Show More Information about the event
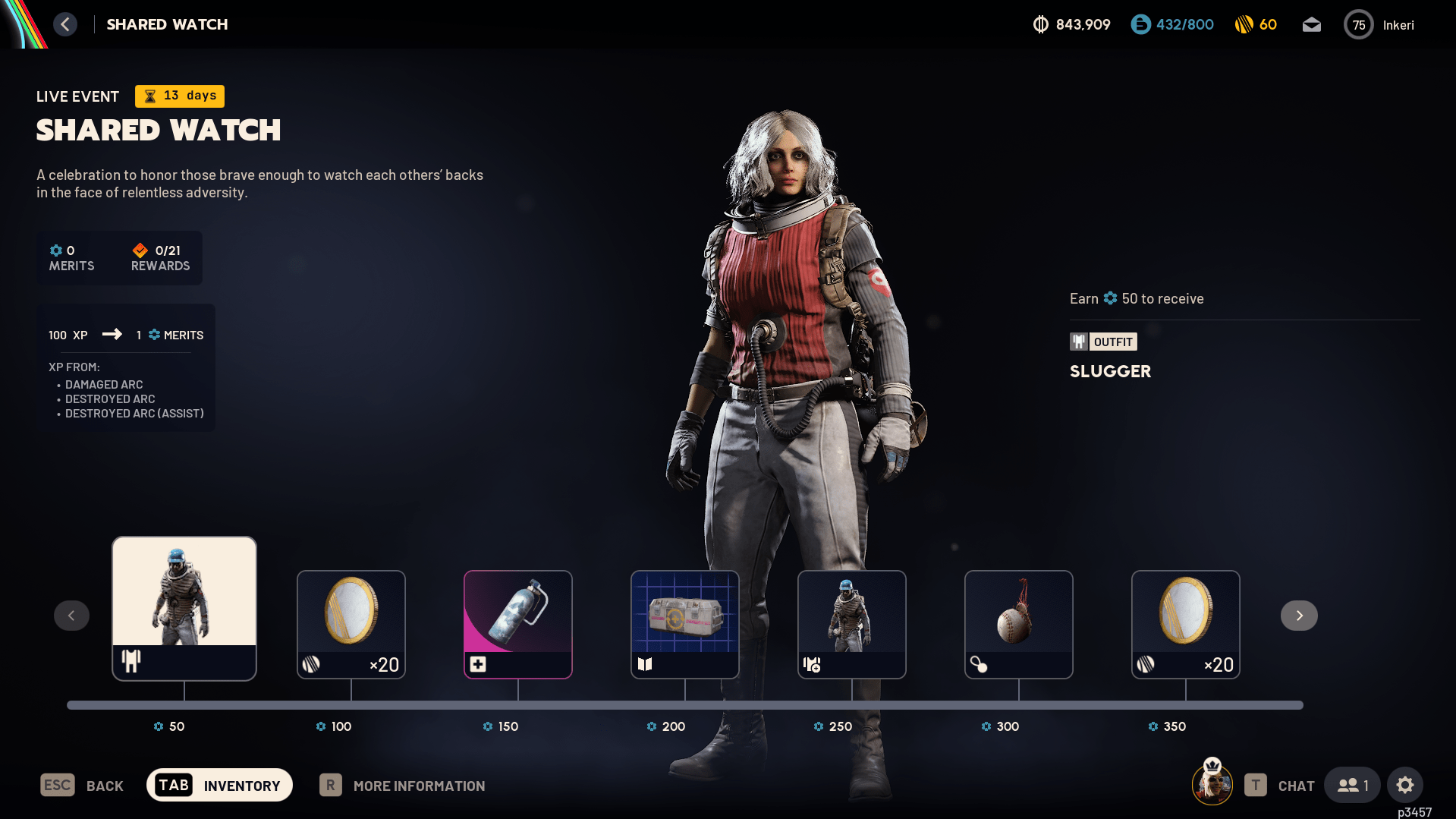This screenshot has width=1456, height=819. pos(403,786)
